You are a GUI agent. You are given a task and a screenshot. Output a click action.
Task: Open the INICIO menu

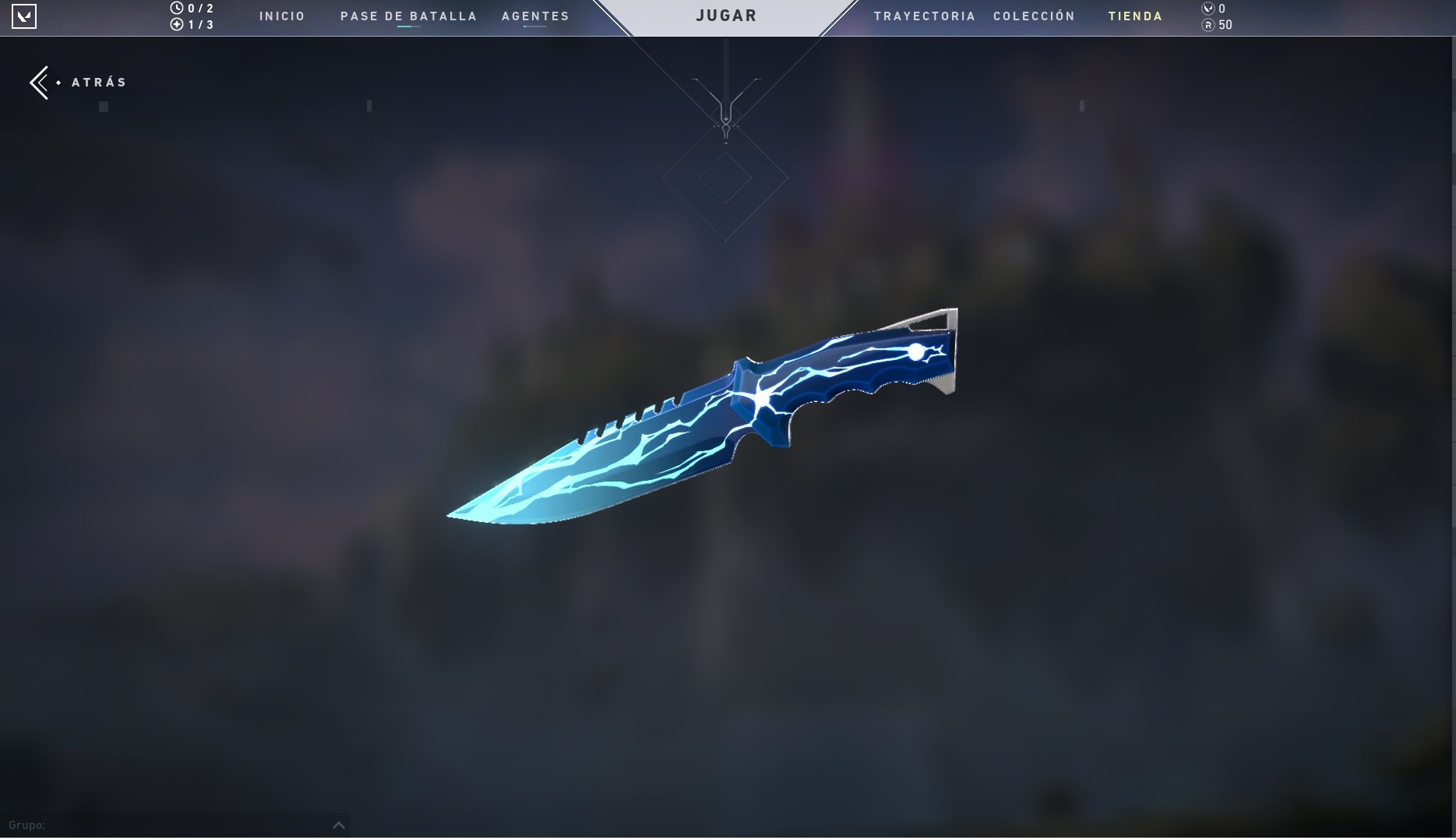point(282,16)
